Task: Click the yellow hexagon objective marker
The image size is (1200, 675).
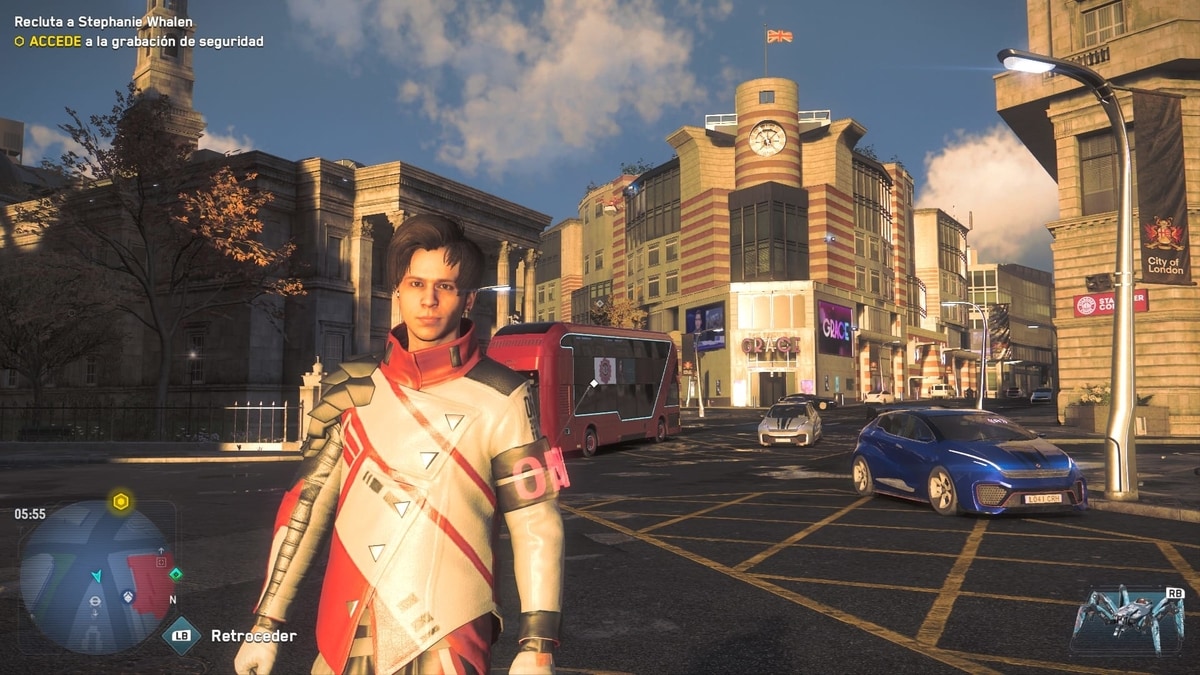Action: coord(121,502)
